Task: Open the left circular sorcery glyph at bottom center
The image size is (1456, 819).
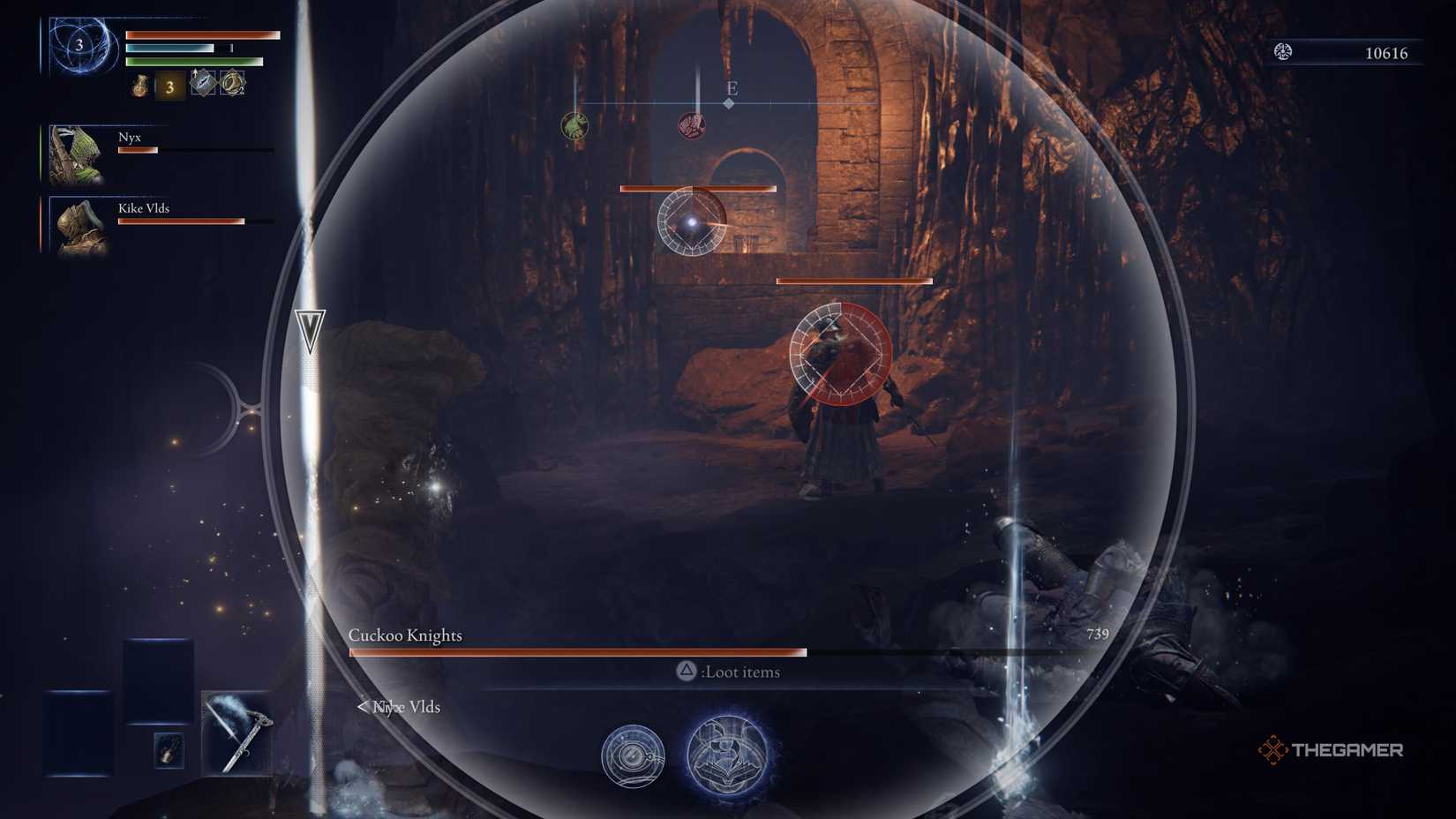Action: [634, 757]
